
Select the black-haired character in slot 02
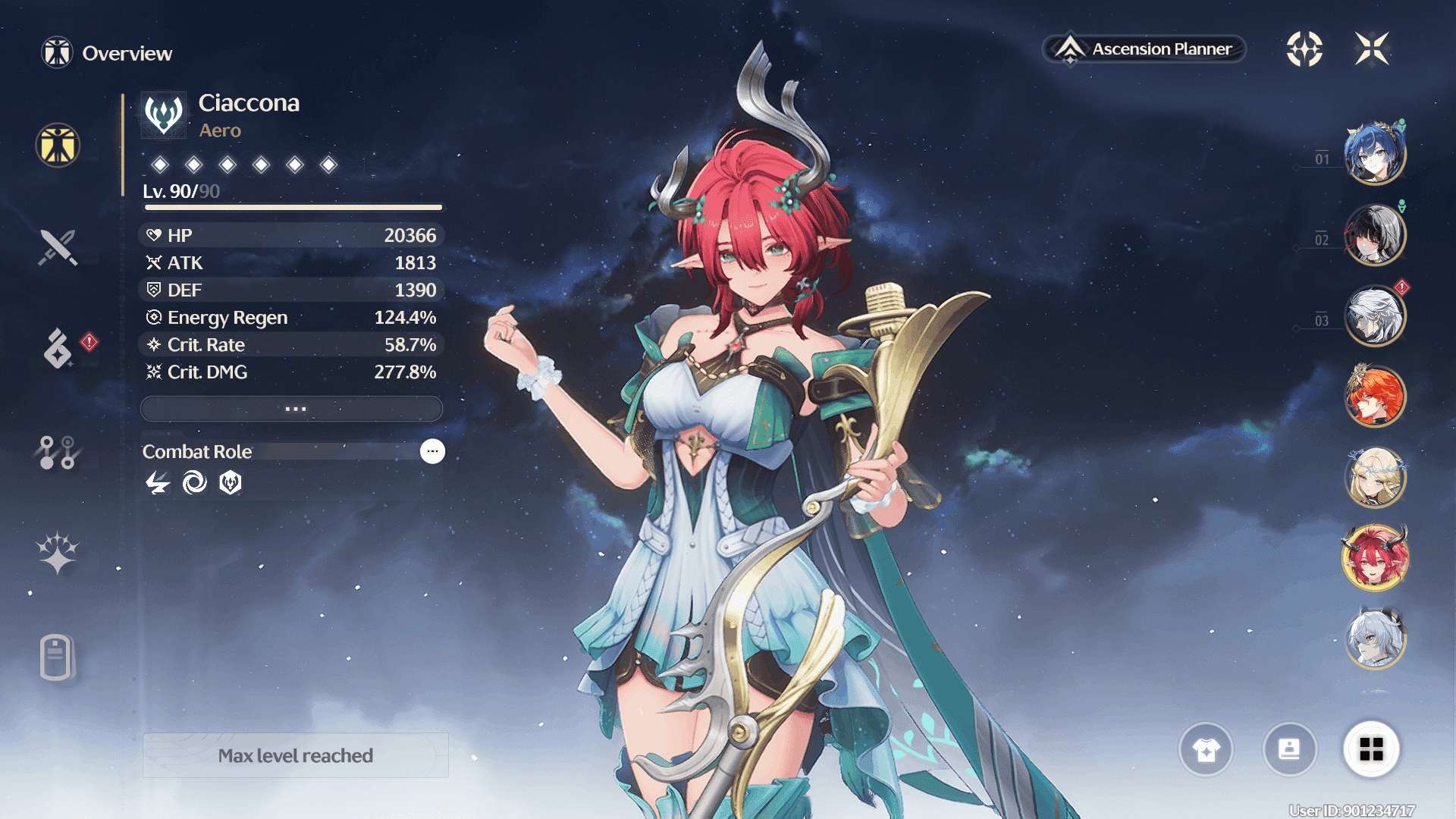coord(1375,235)
